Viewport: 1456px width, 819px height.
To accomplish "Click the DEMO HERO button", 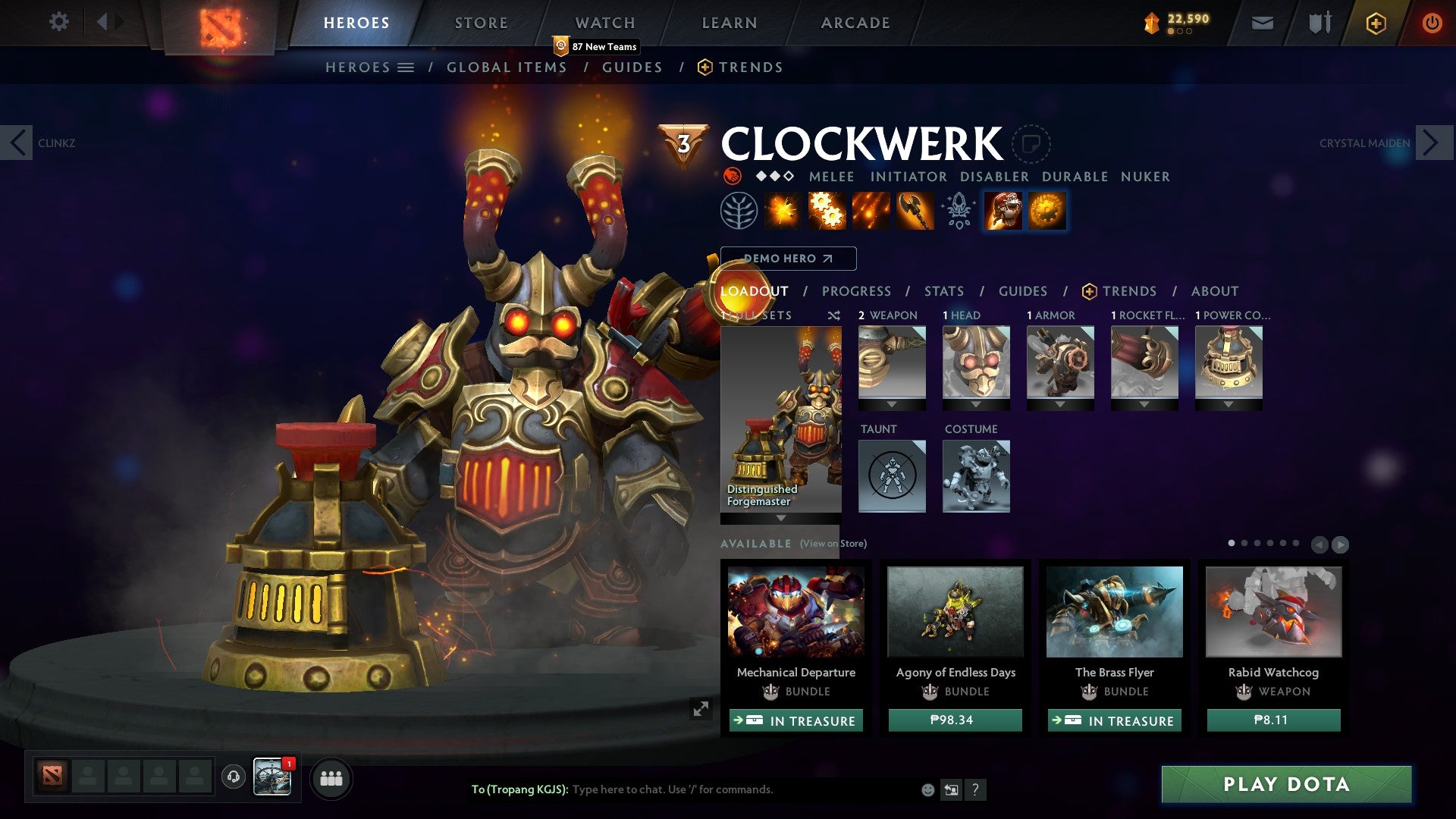I will (789, 259).
